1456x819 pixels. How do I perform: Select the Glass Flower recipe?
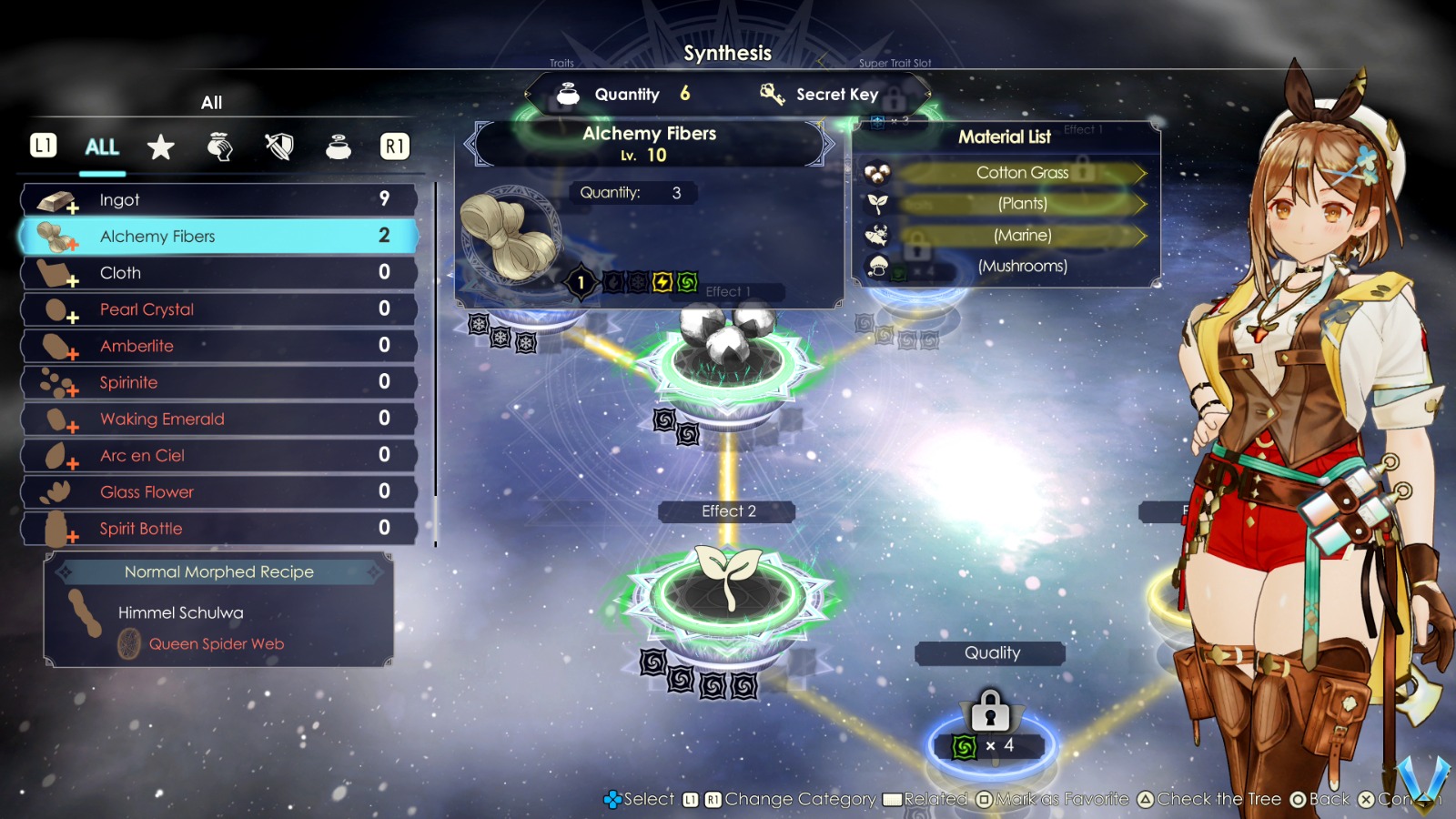[218, 492]
